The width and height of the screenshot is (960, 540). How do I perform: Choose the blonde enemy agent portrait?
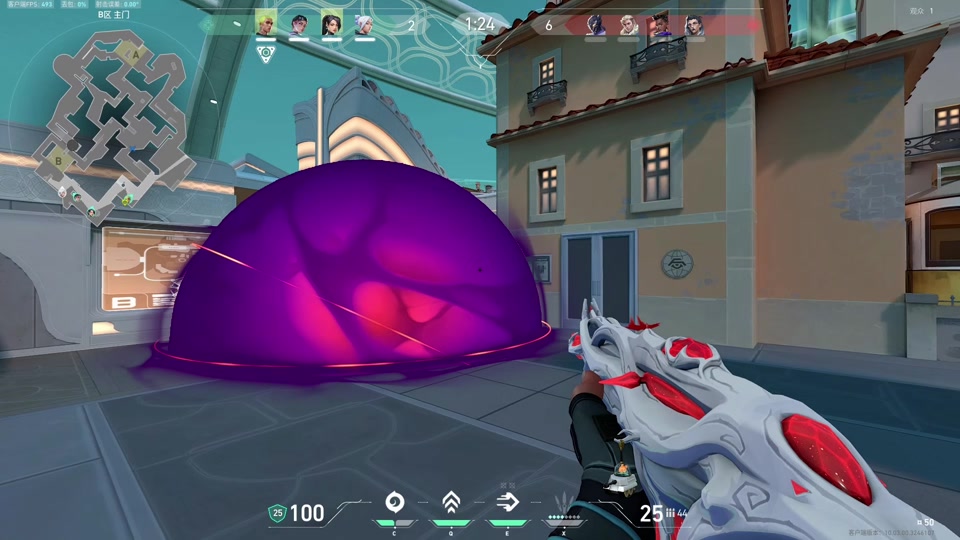click(628, 25)
